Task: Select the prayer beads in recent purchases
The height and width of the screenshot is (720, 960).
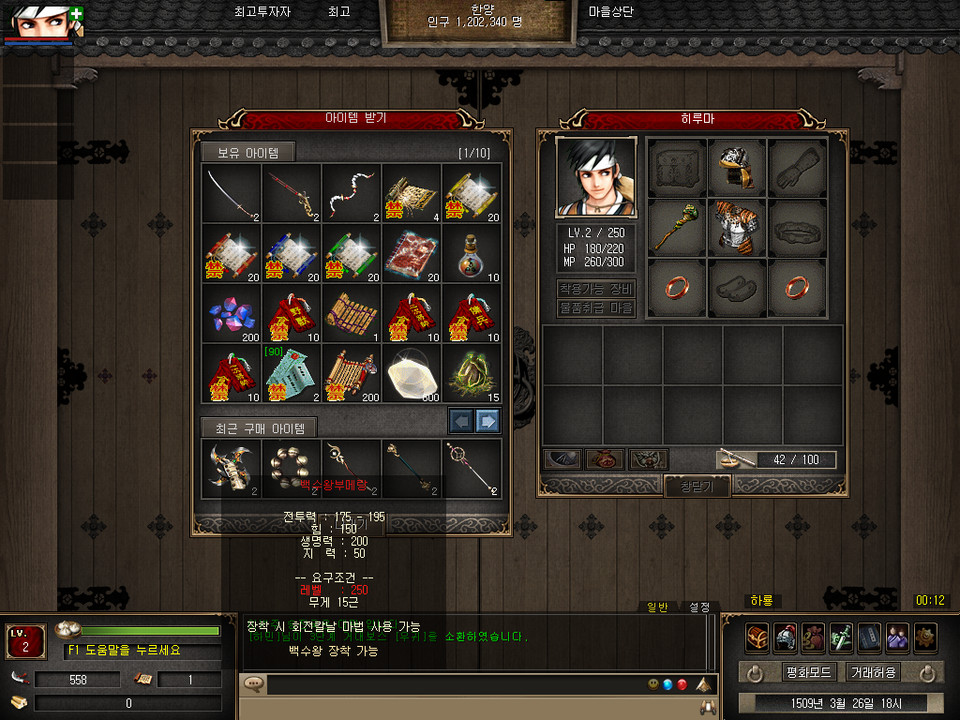Action: point(291,467)
